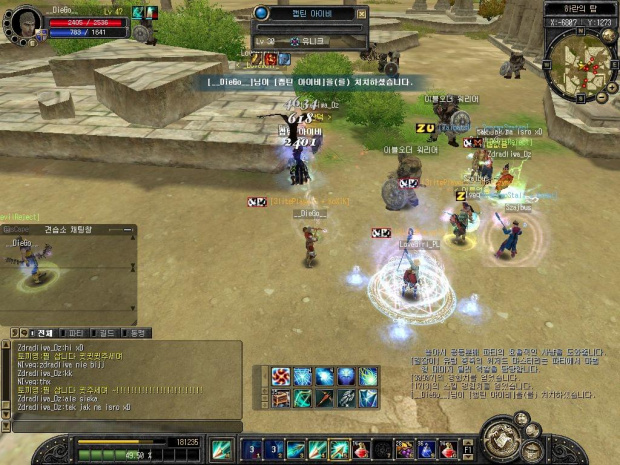Activate the pickaxe skill icon

pos(325,398)
